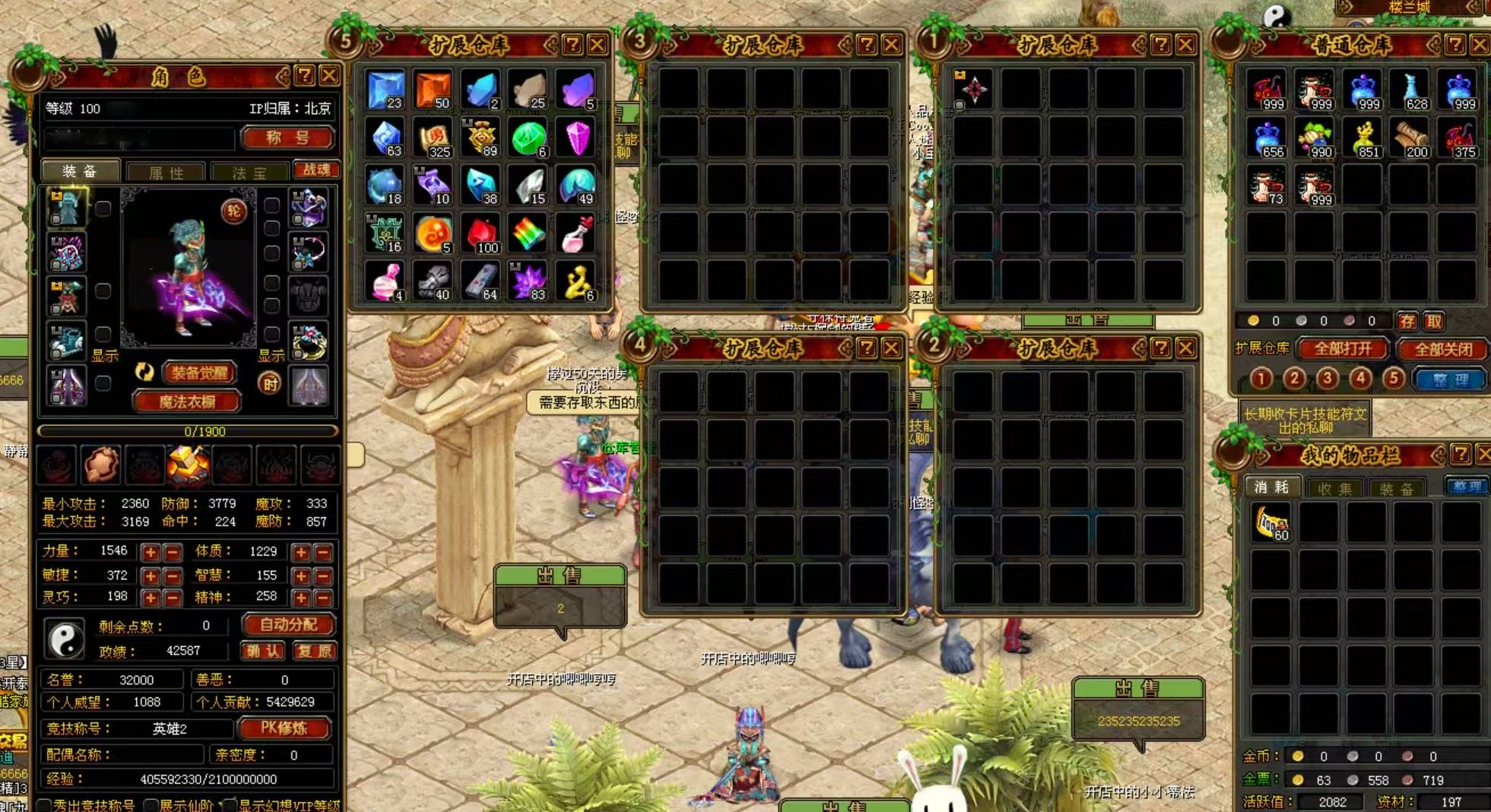Switch to the 收集 inventory tab
This screenshot has height=812, width=1491.
(x=1335, y=488)
